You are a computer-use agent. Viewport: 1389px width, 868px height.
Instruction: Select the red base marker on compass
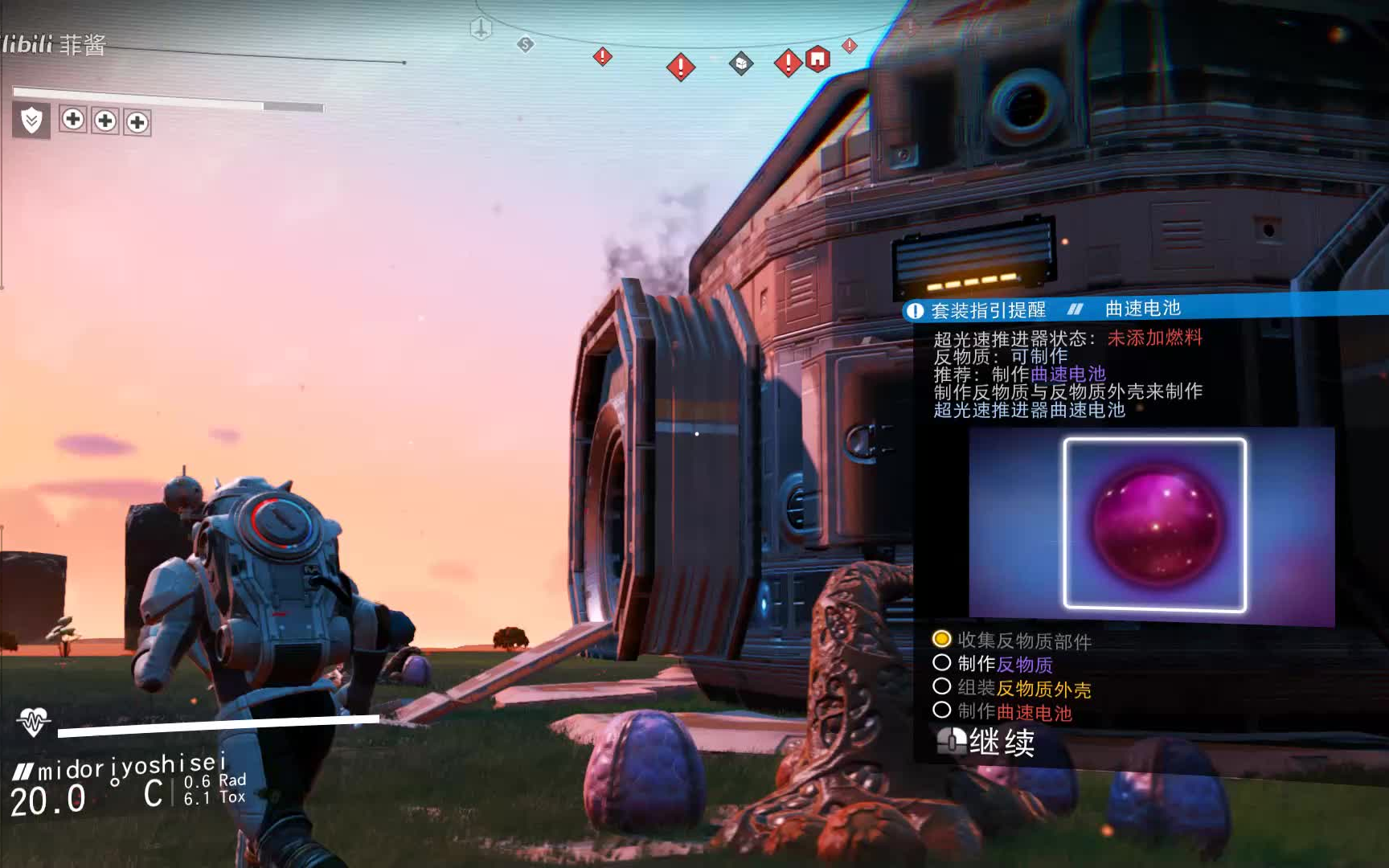pos(817,59)
